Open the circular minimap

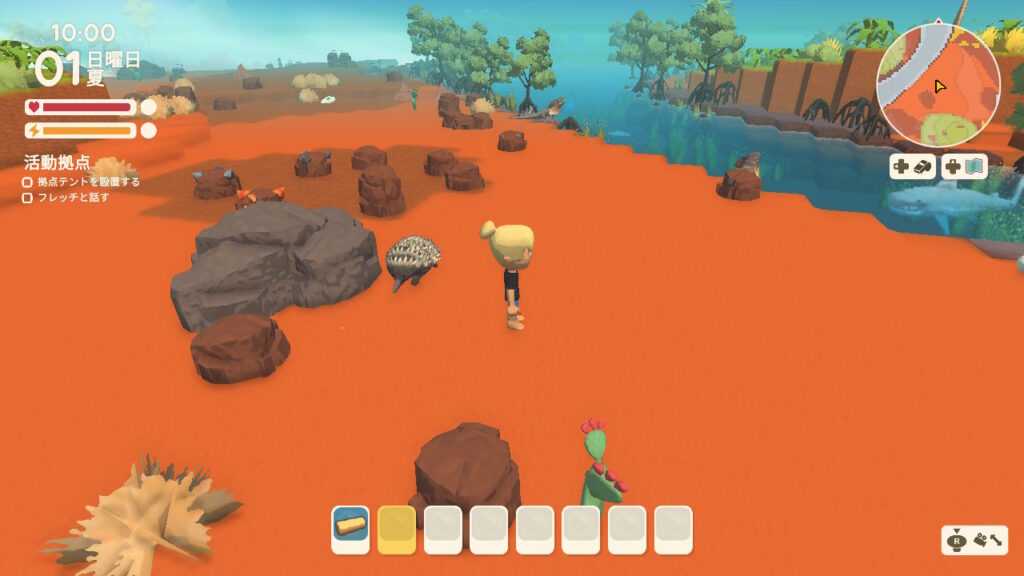pyautogui.click(x=937, y=86)
